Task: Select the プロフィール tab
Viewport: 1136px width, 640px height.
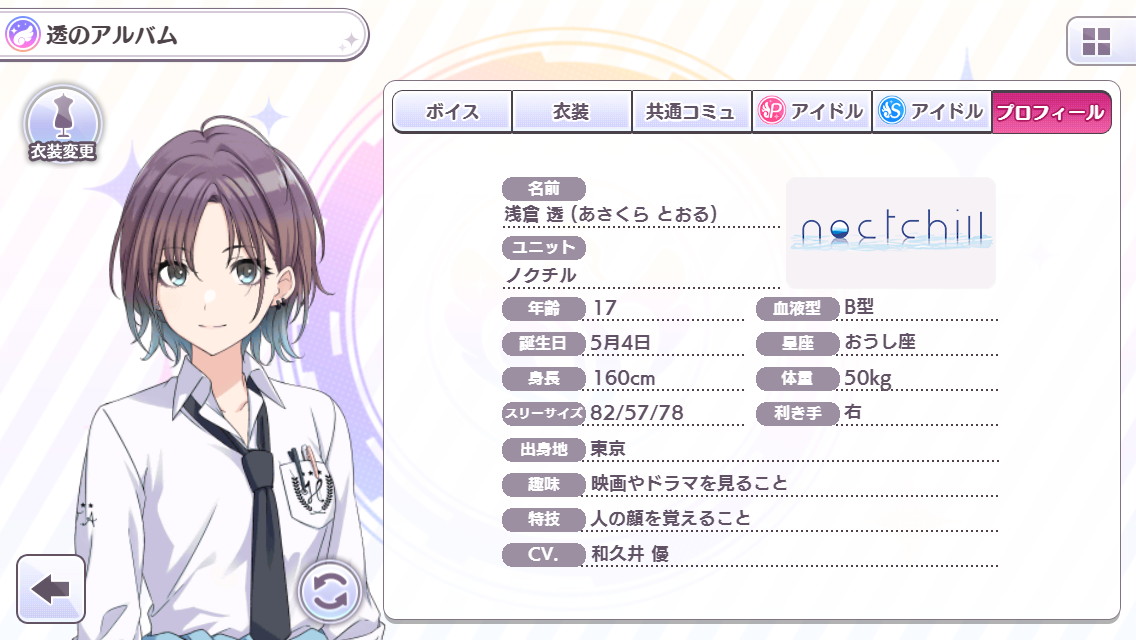Action: (1051, 112)
